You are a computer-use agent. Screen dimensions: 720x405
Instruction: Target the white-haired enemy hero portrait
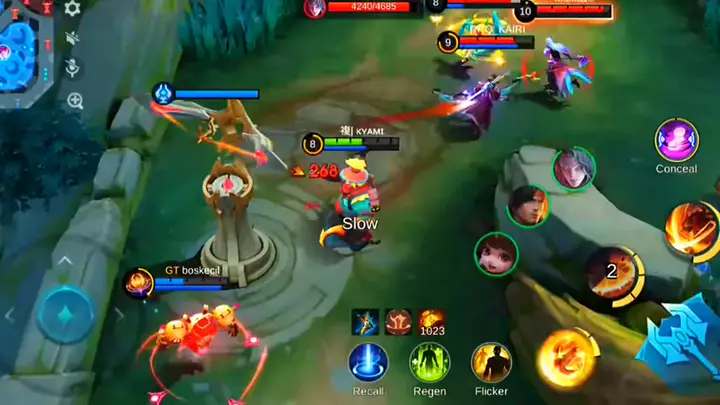tap(573, 168)
